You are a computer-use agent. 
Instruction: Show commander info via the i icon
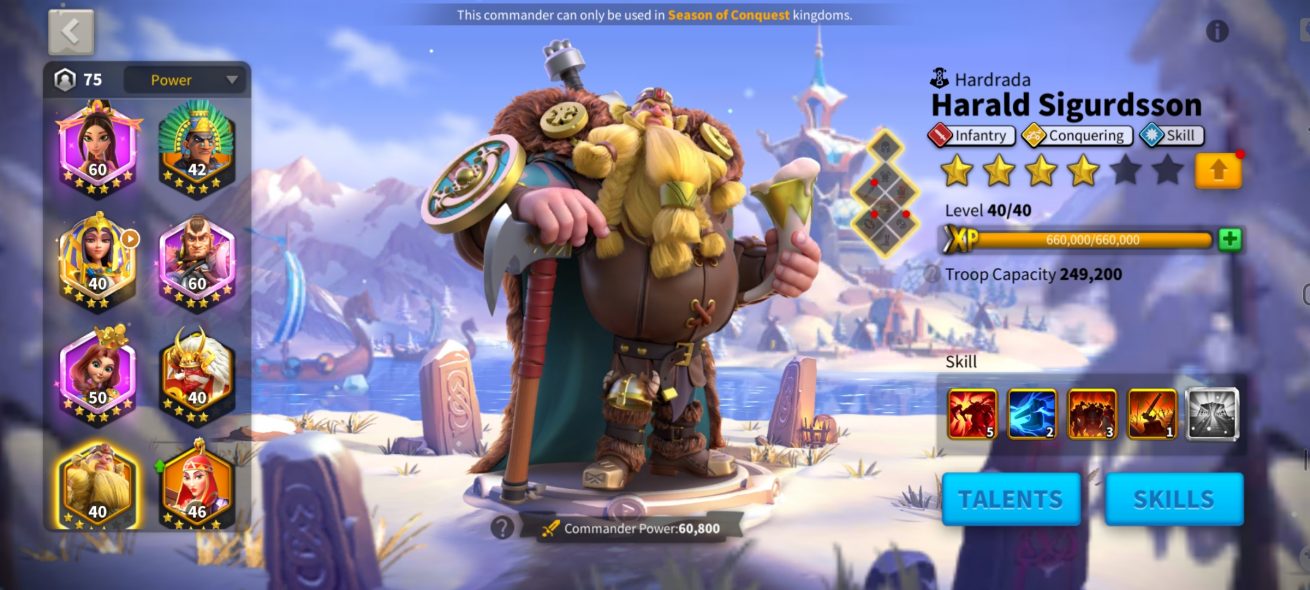coord(1217,31)
